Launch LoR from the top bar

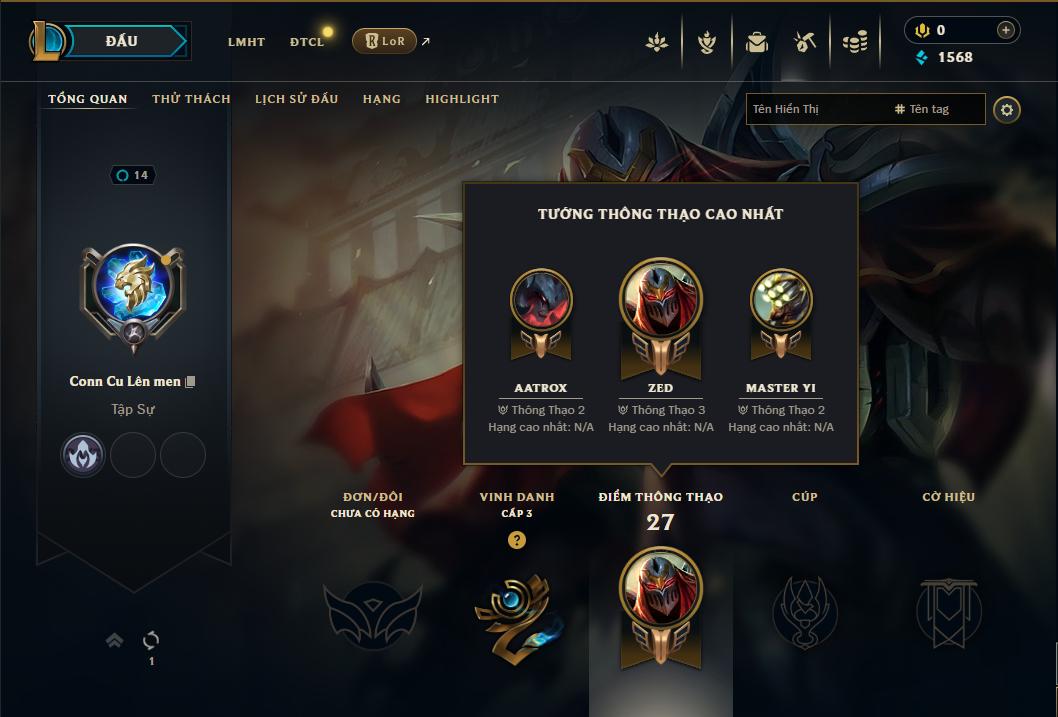(385, 41)
